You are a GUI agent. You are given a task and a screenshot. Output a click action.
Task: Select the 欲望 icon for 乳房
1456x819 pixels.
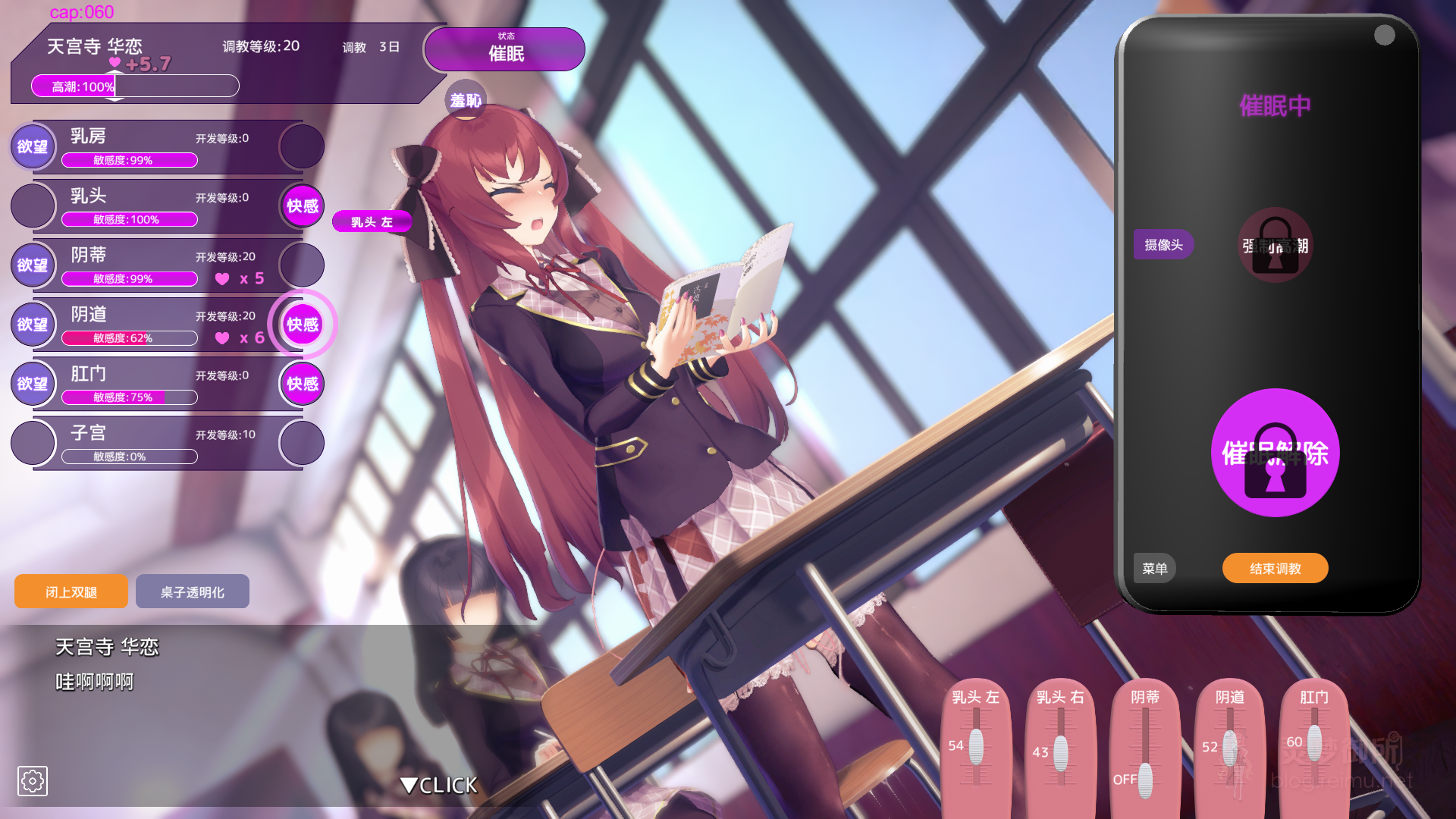32,146
